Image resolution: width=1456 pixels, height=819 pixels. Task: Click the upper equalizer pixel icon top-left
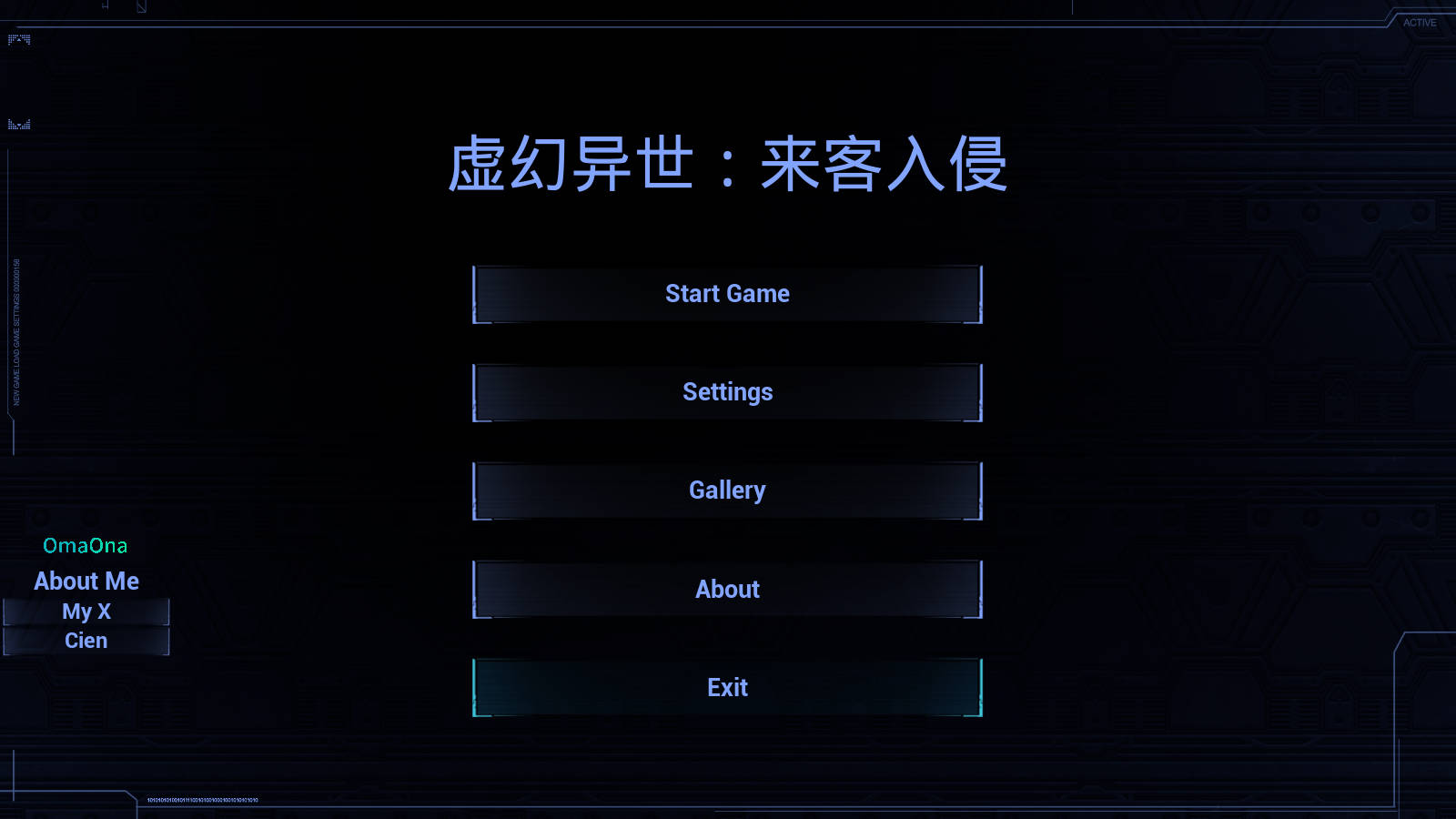coord(18,40)
